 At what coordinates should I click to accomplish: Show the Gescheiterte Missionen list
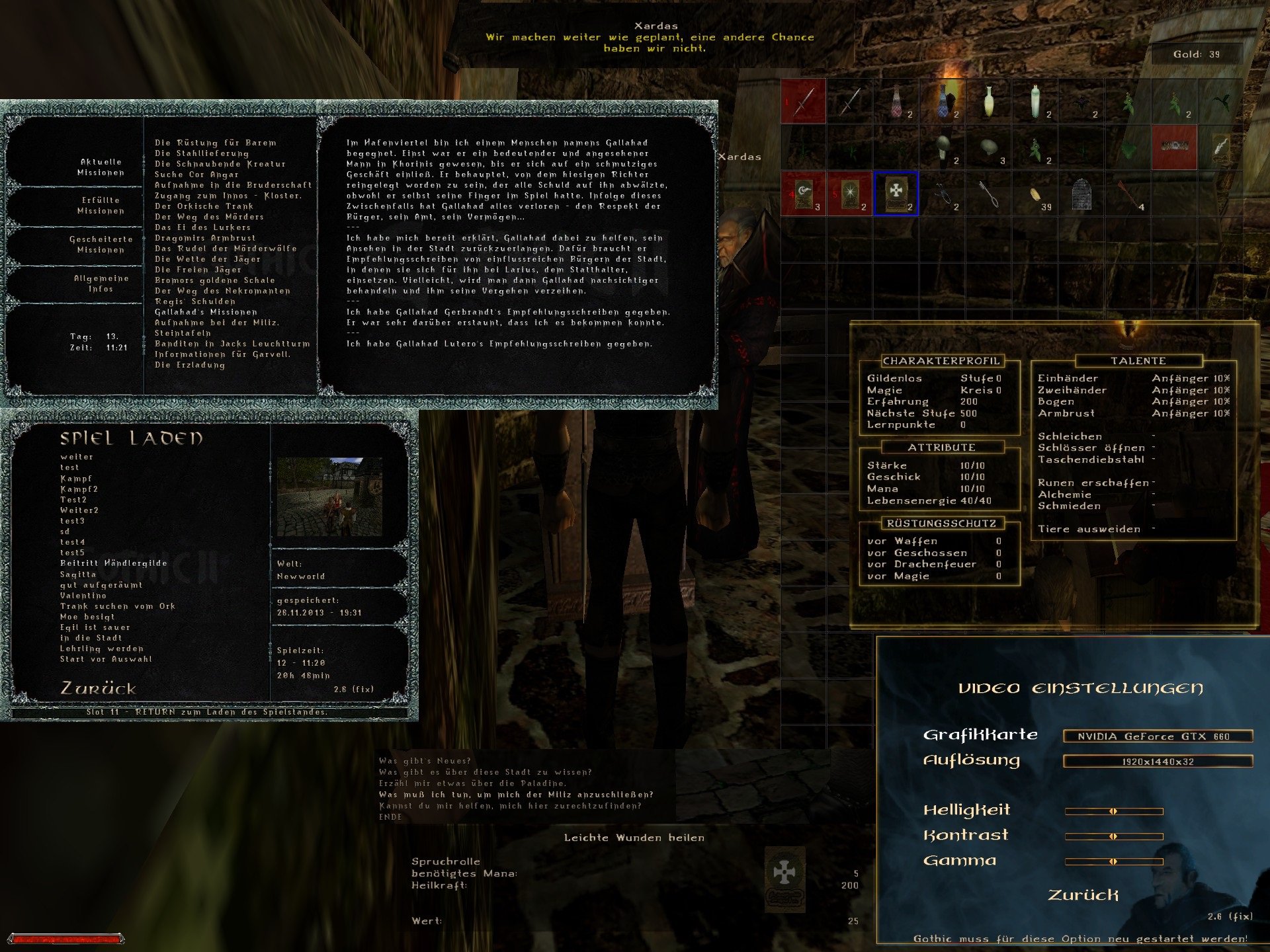point(101,244)
